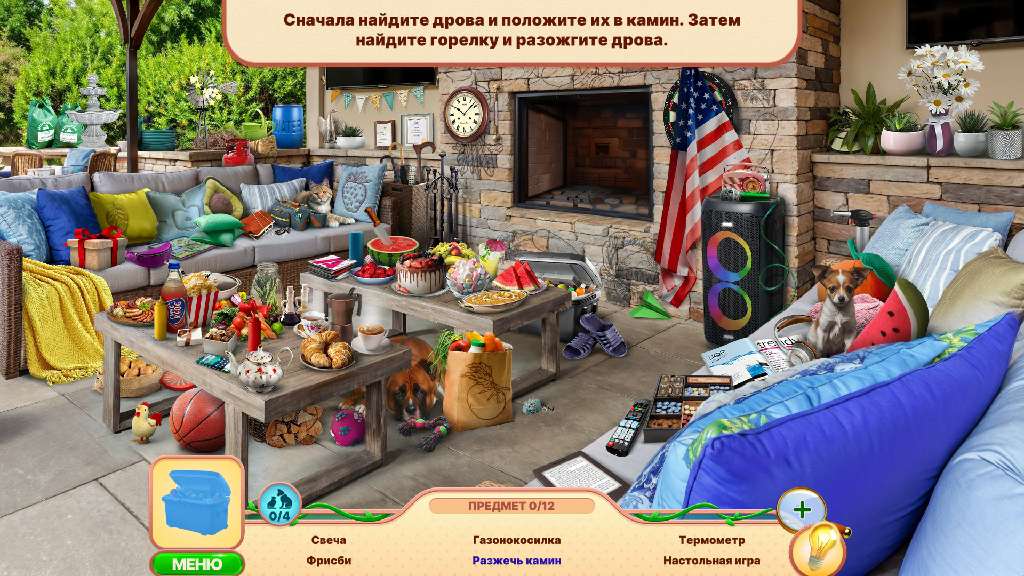Click the blue chest collection icon
This screenshot has width=1024, height=576.
click(197, 504)
